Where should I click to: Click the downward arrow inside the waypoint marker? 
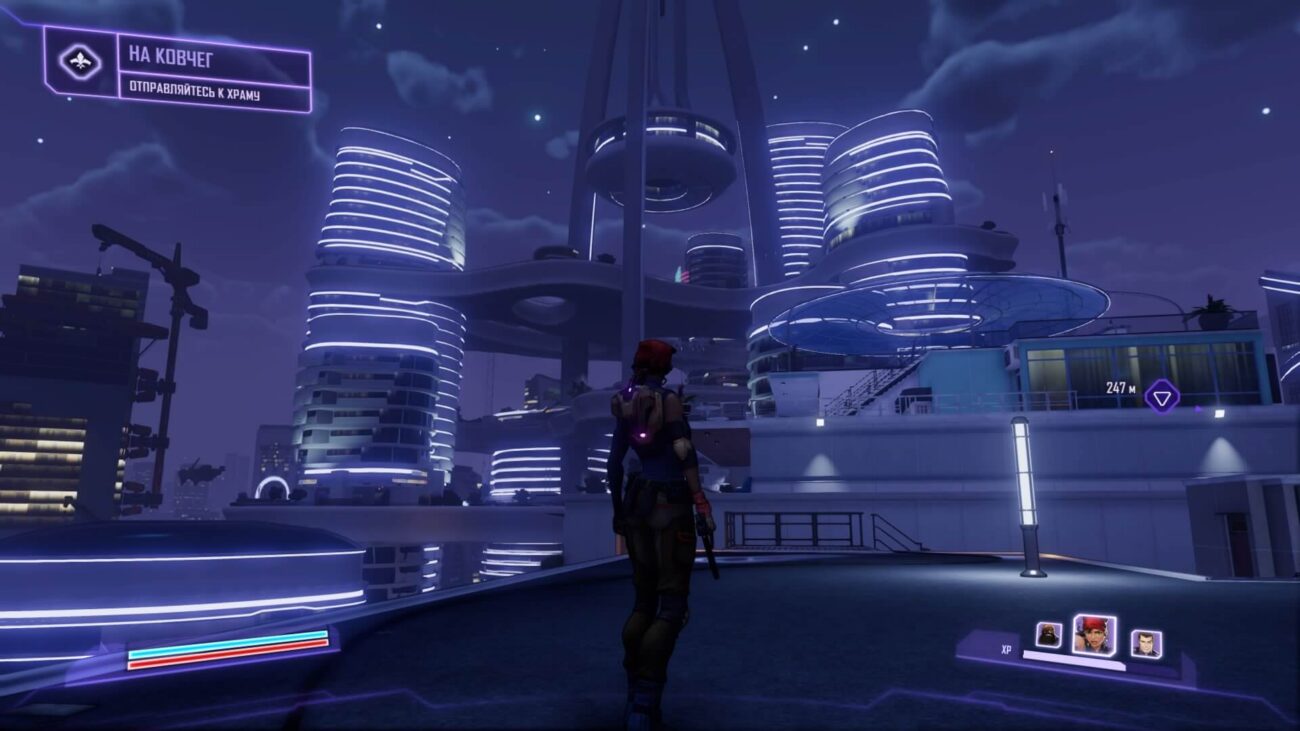coord(1160,400)
